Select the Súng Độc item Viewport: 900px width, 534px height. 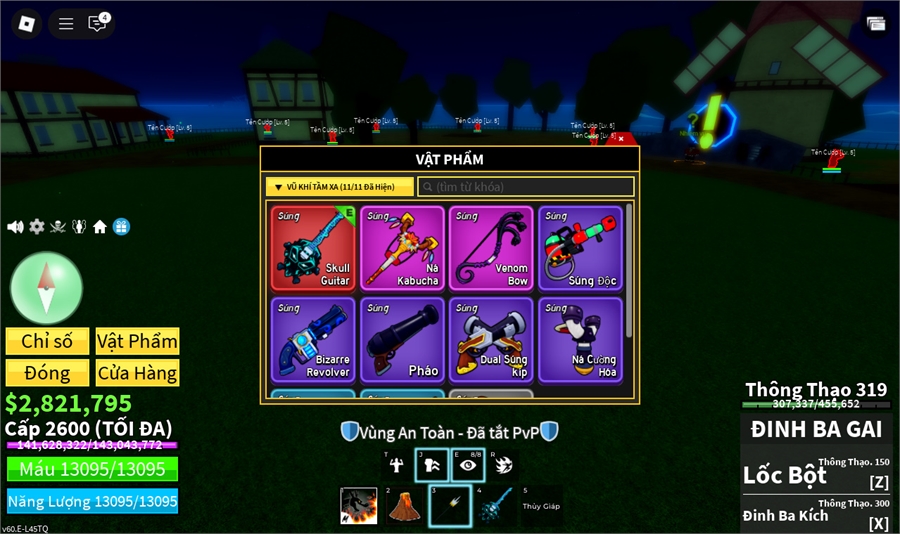[579, 248]
